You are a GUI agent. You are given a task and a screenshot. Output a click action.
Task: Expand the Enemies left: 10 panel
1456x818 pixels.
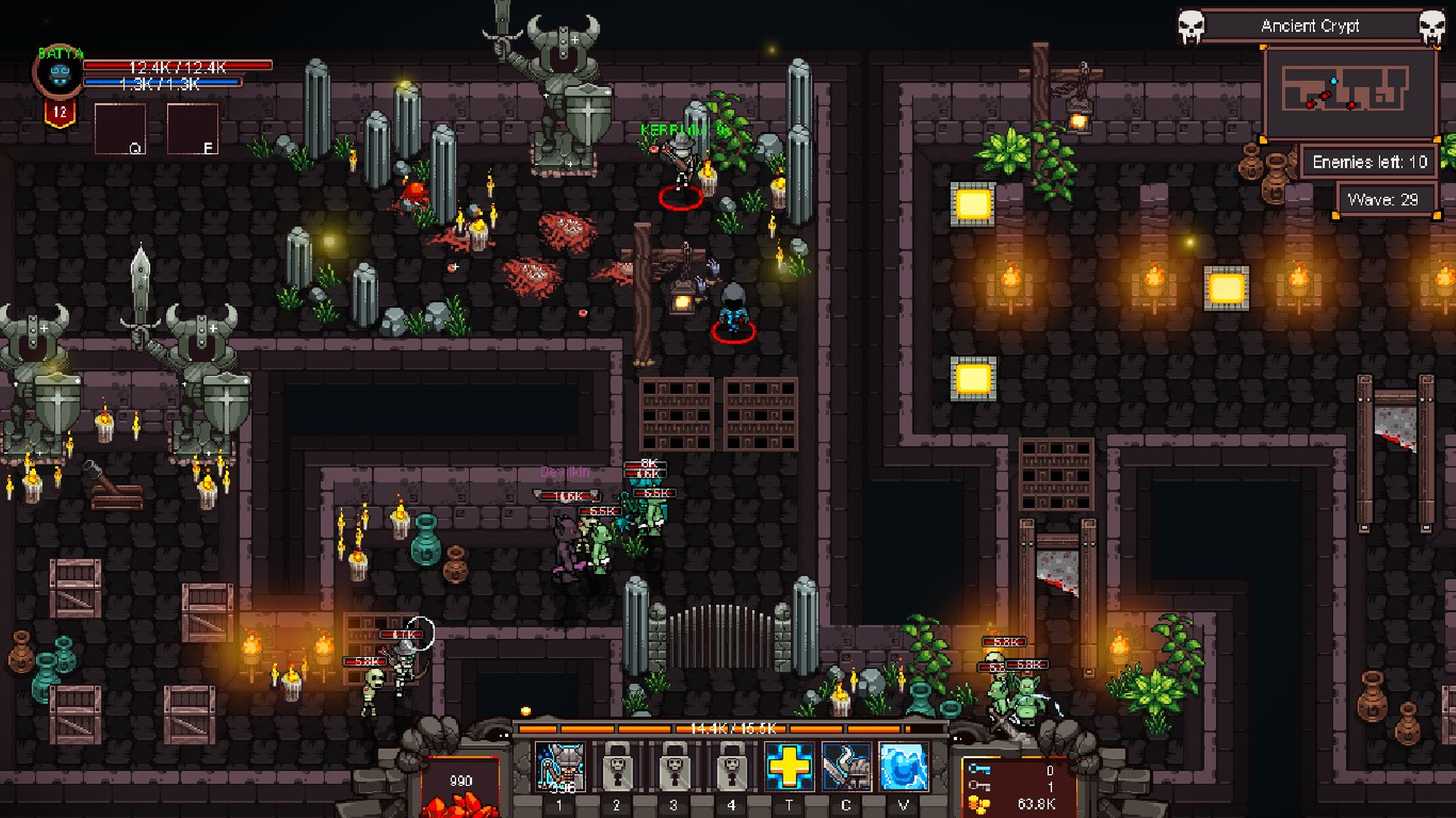click(x=1369, y=162)
